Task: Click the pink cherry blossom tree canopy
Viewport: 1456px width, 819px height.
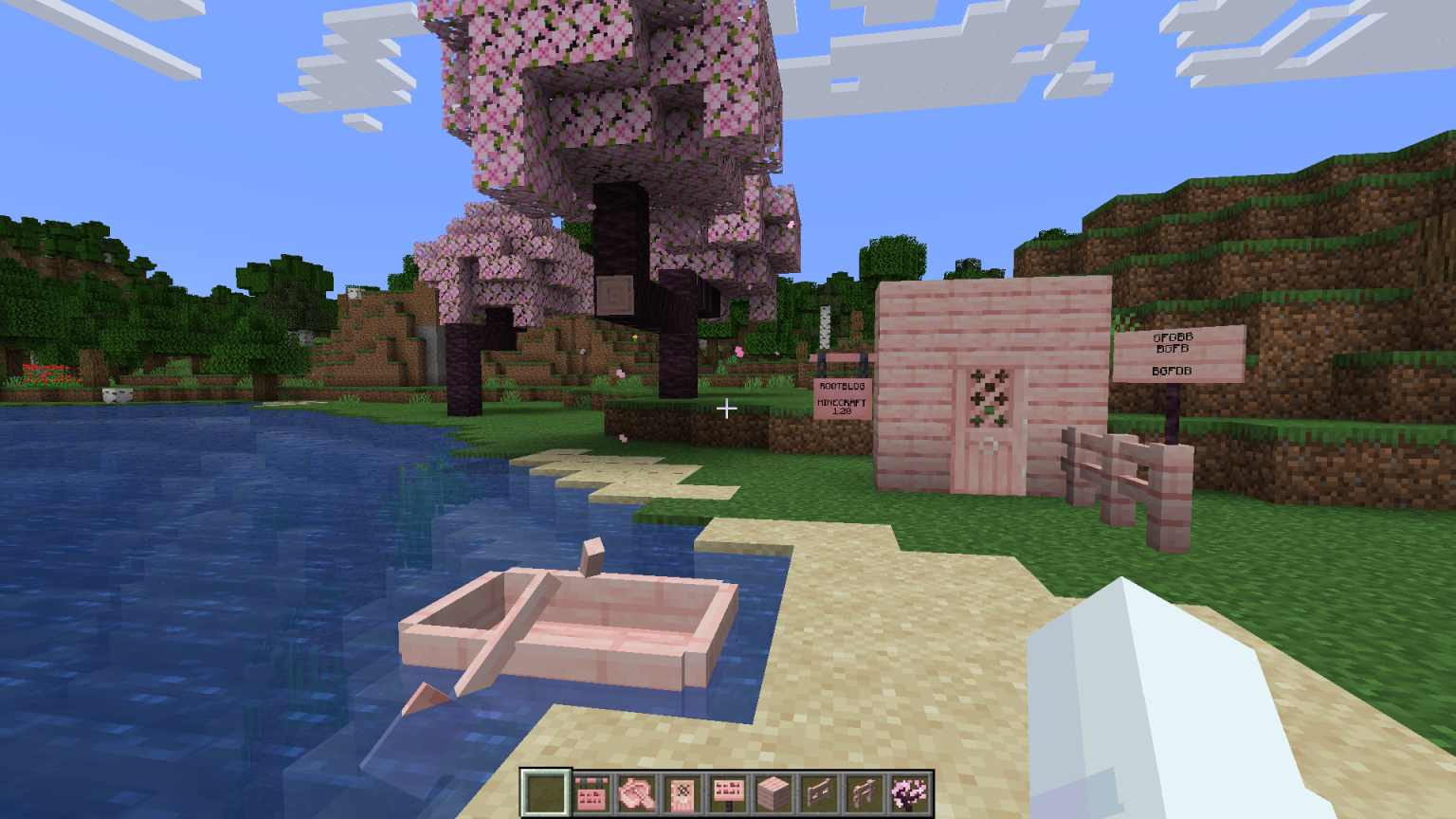Action: click(588, 95)
